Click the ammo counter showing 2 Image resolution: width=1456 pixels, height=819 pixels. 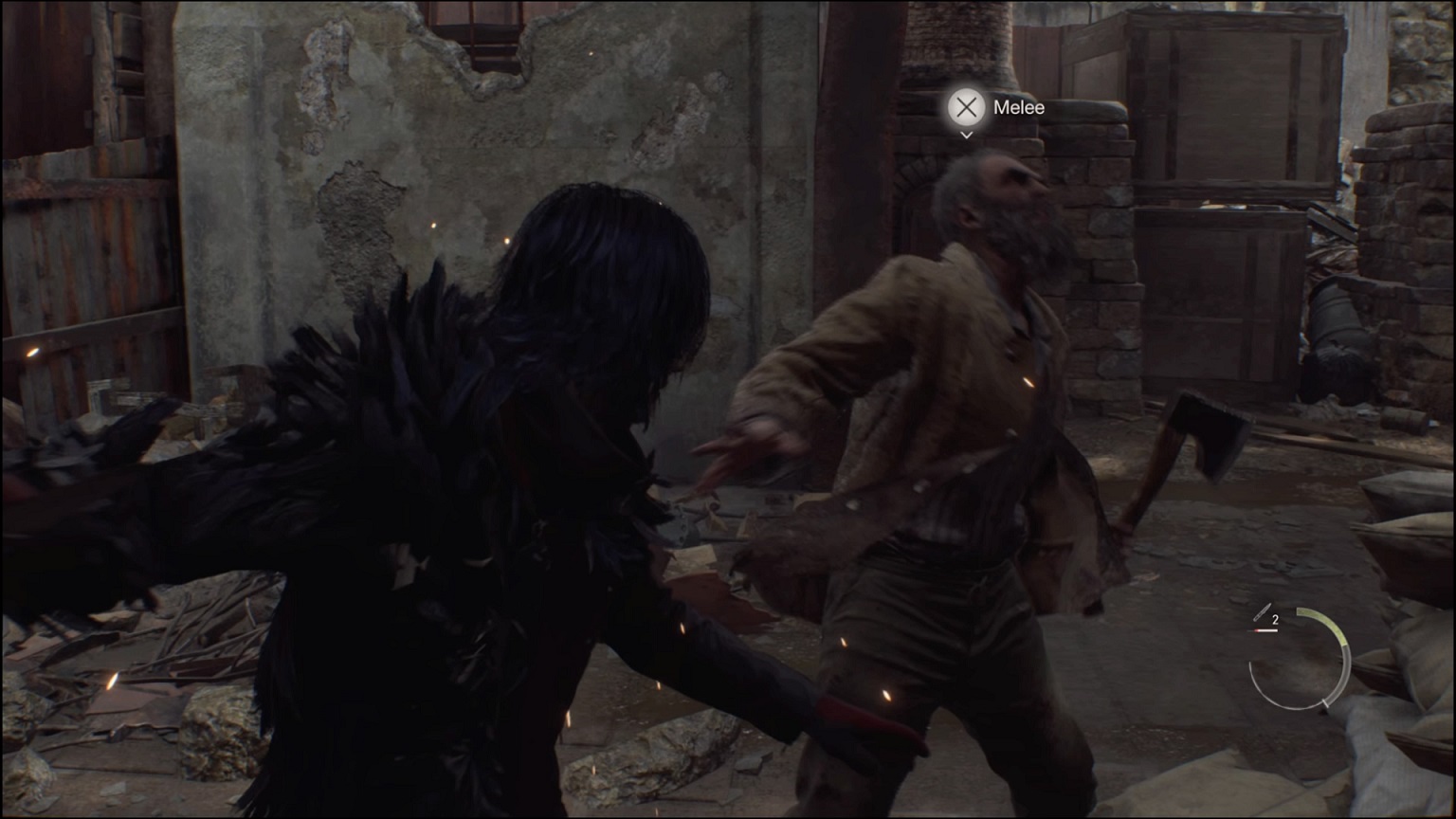(1275, 619)
